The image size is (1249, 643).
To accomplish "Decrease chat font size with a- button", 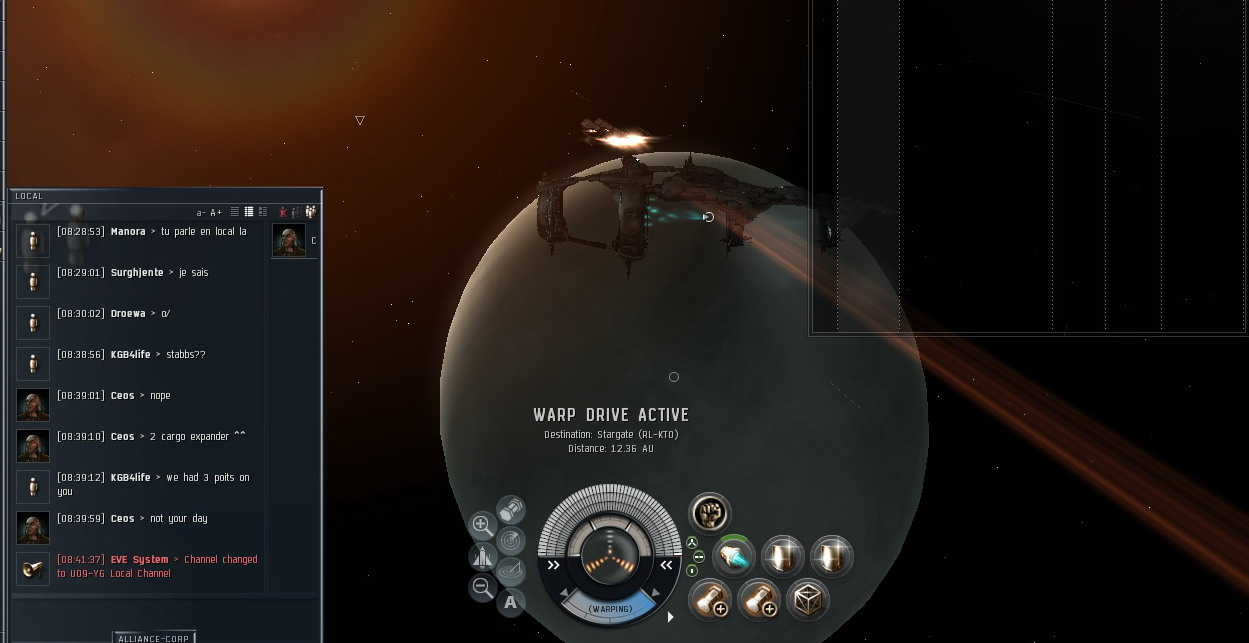I will (201, 213).
